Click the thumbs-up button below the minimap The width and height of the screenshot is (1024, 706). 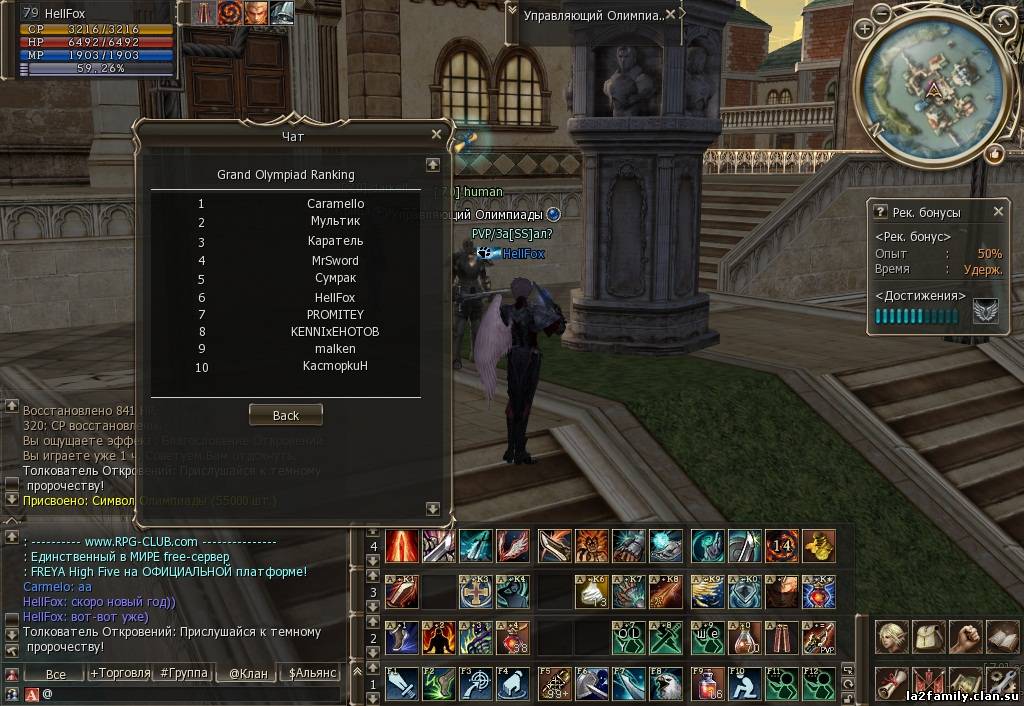(994, 153)
